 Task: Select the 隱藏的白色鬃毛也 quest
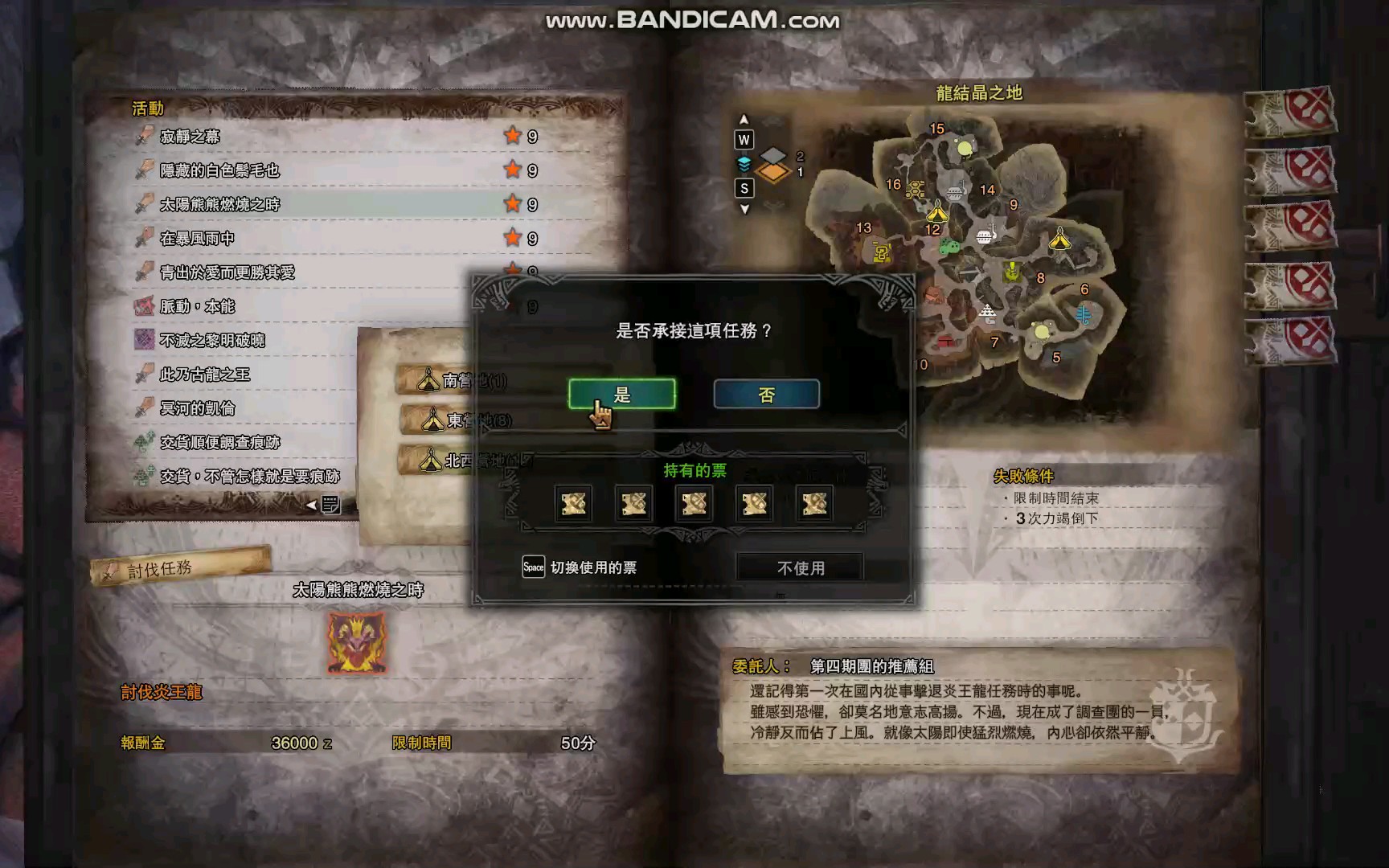click(x=219, y=170)
